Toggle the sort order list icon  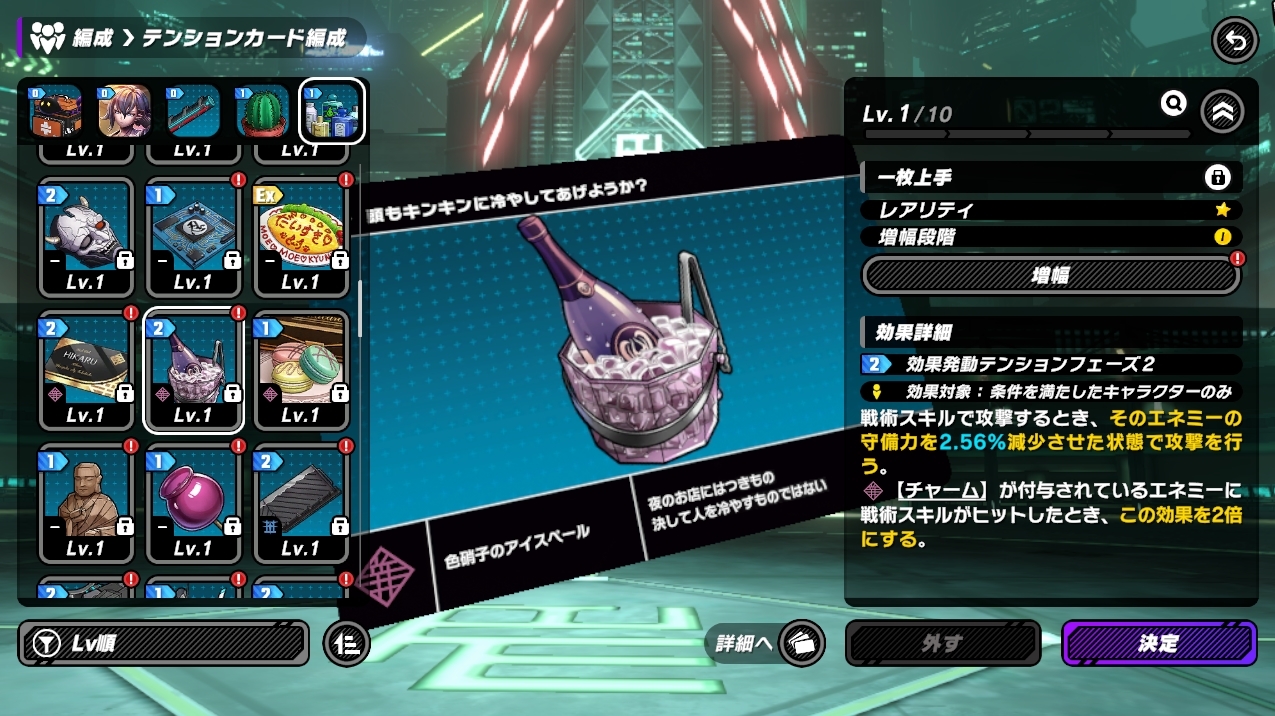[x=347, y=643]
